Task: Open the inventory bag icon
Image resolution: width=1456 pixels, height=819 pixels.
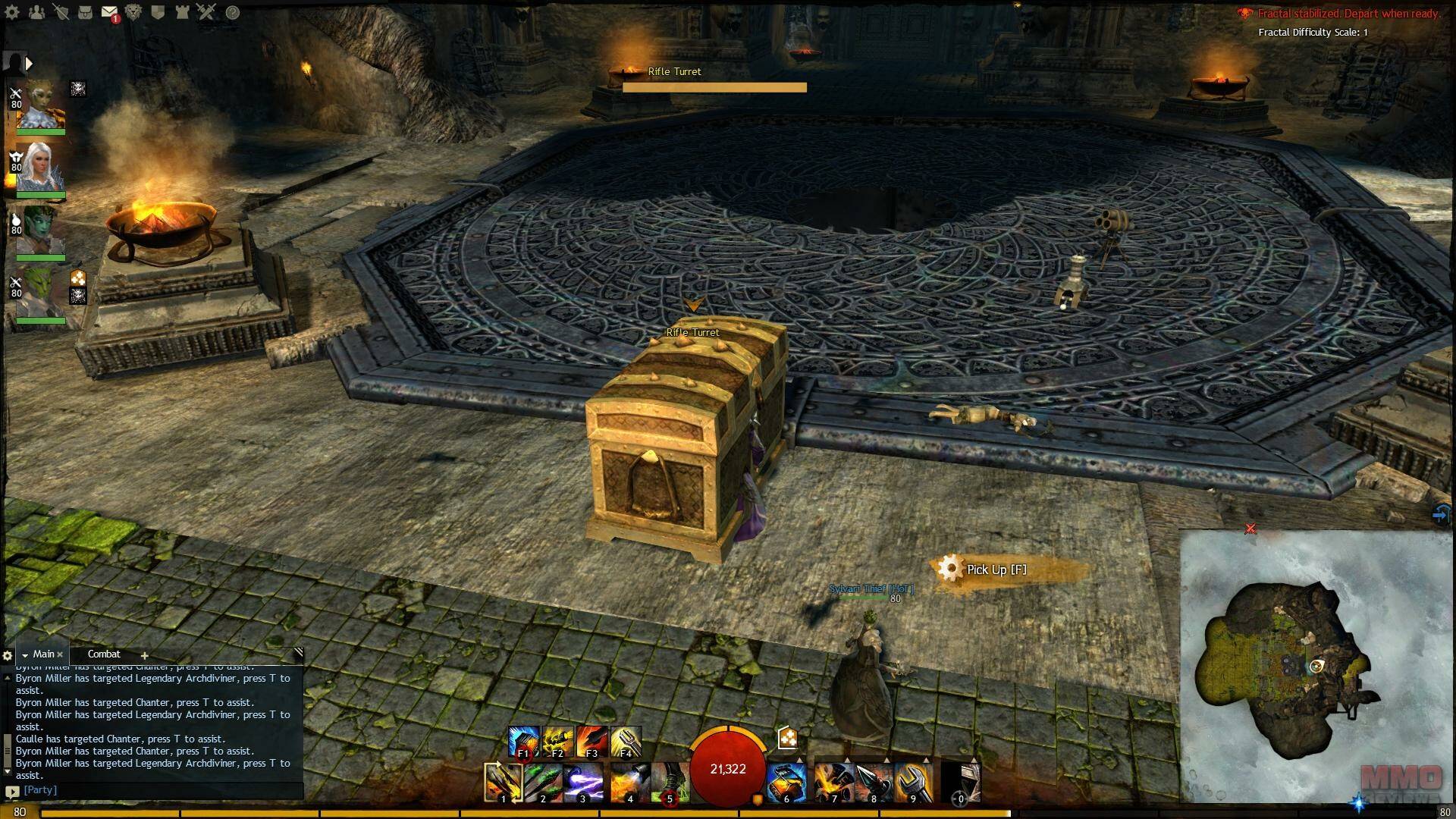Action: point(85,12)
